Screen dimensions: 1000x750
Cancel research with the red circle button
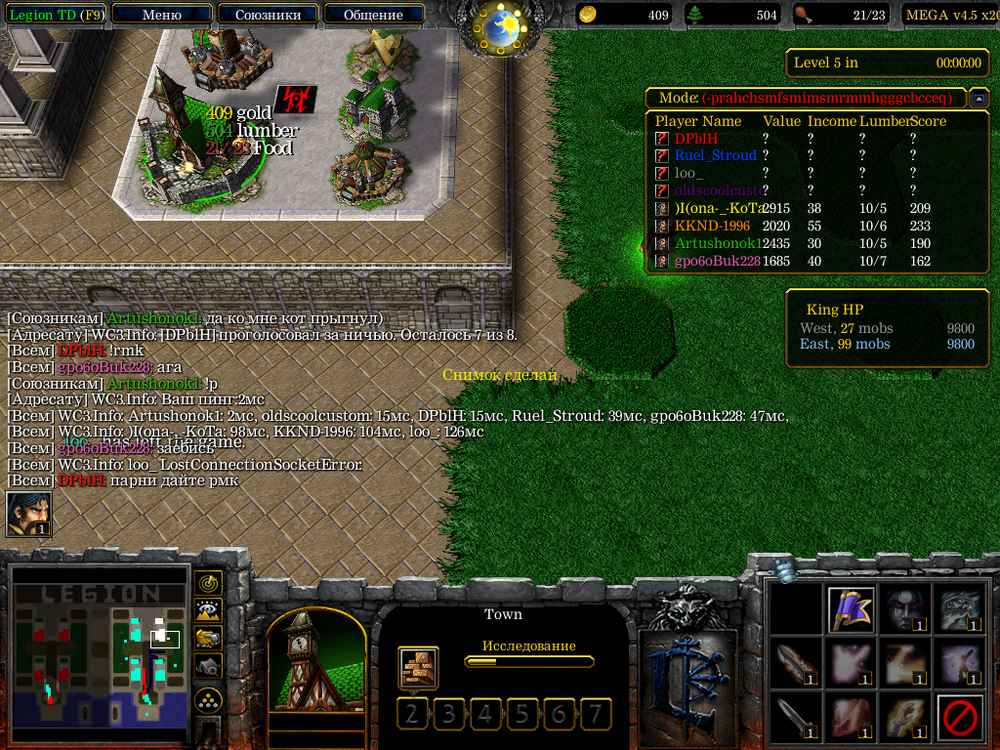coord(961,717)
